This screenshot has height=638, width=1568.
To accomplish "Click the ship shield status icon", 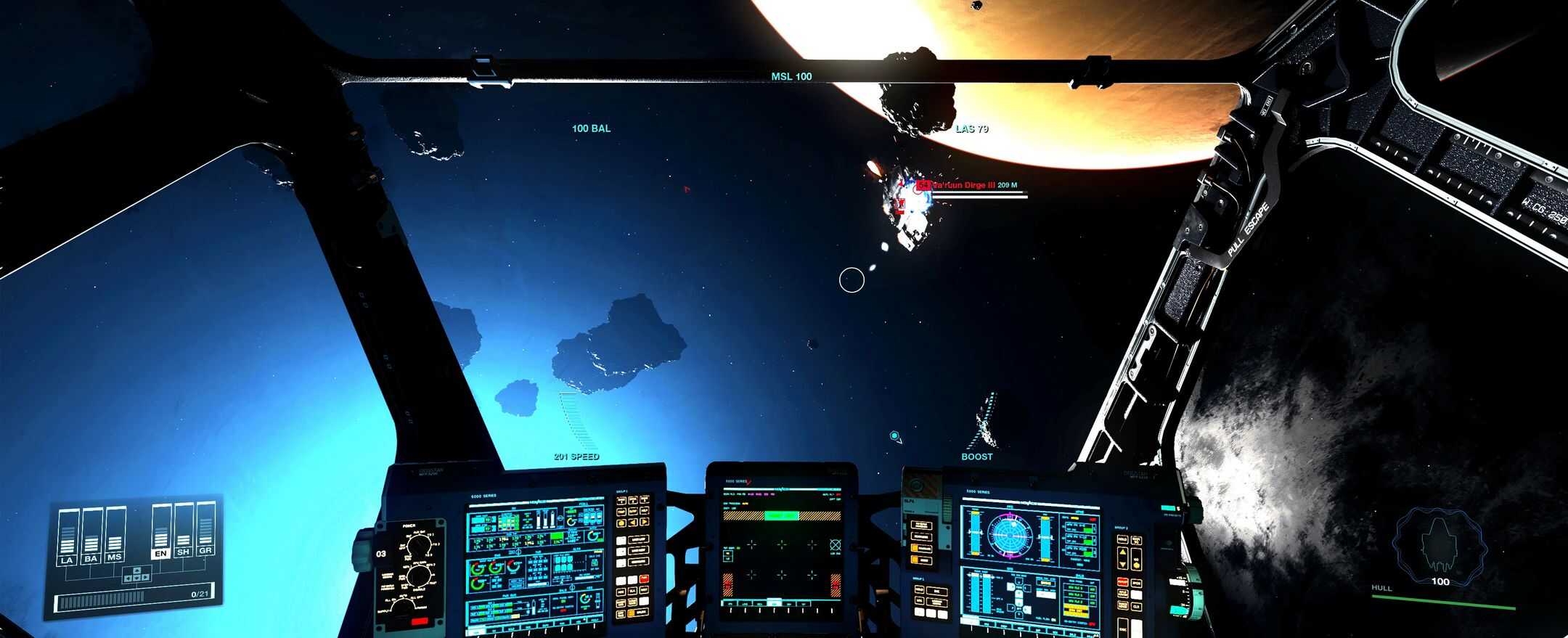I will coord(1438,546).
